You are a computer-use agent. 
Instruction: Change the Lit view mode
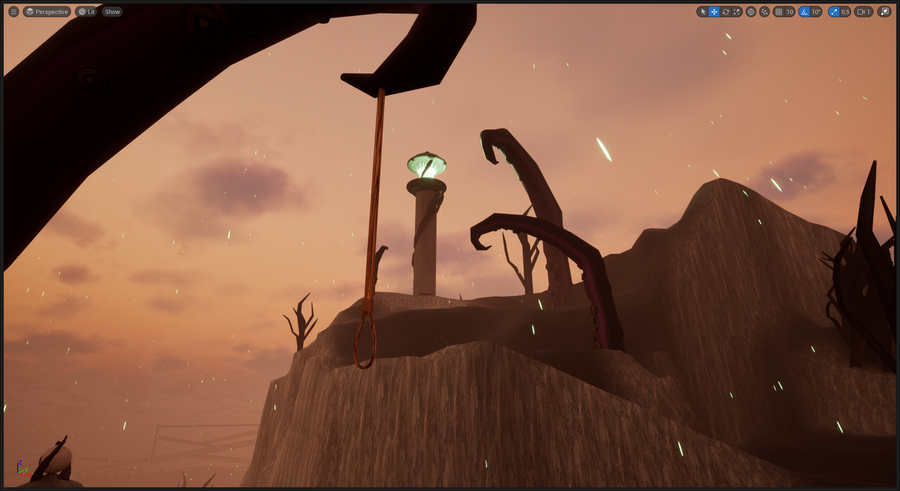[87, 12]
